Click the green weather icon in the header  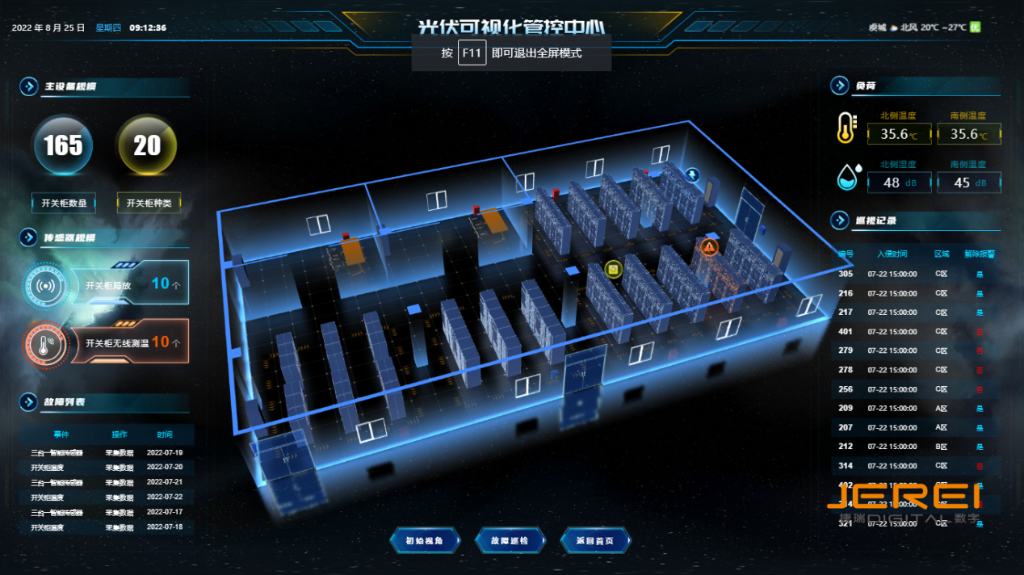click(975, 27)
